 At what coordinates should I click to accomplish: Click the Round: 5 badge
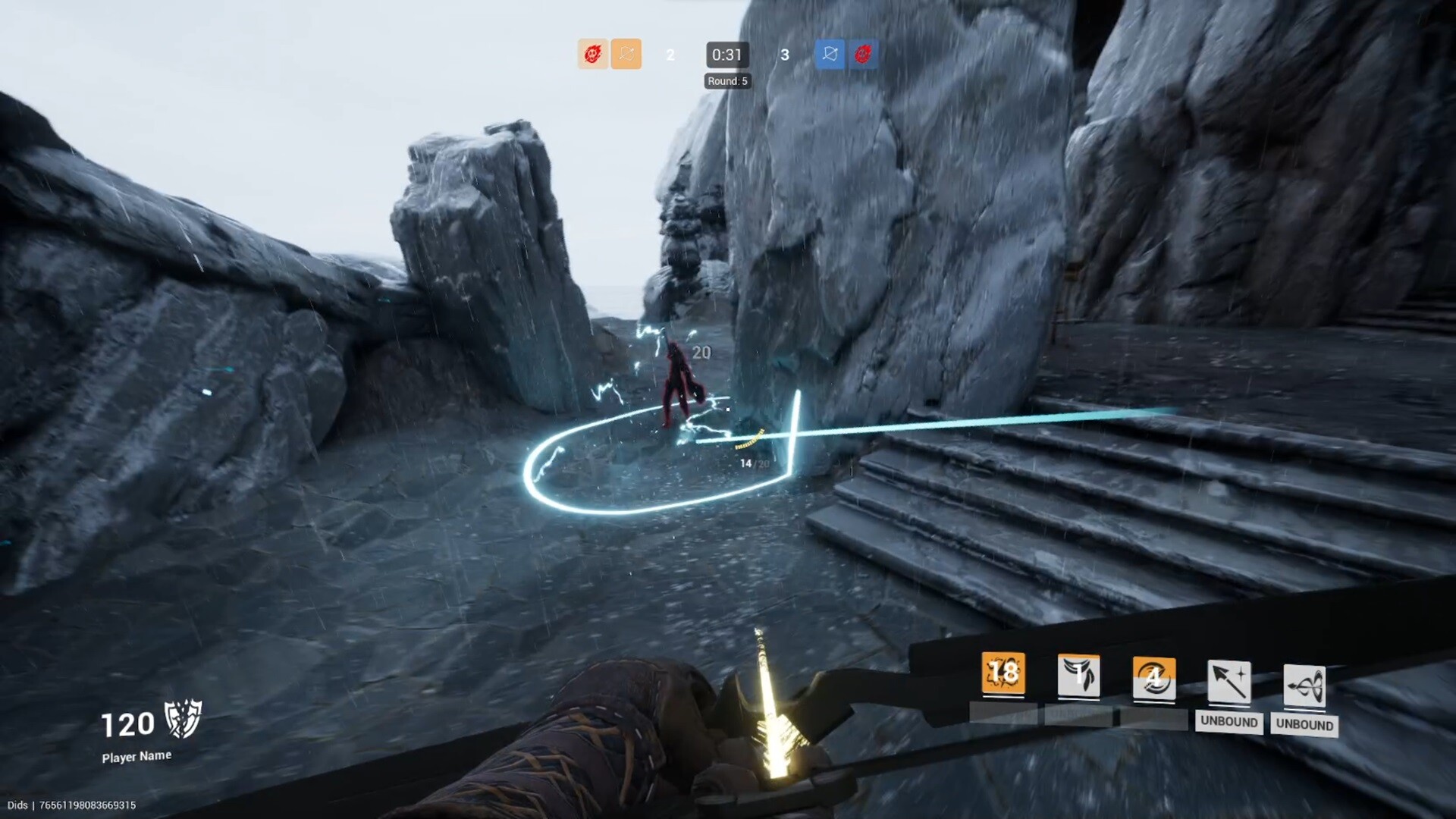(x=728, y=80)
